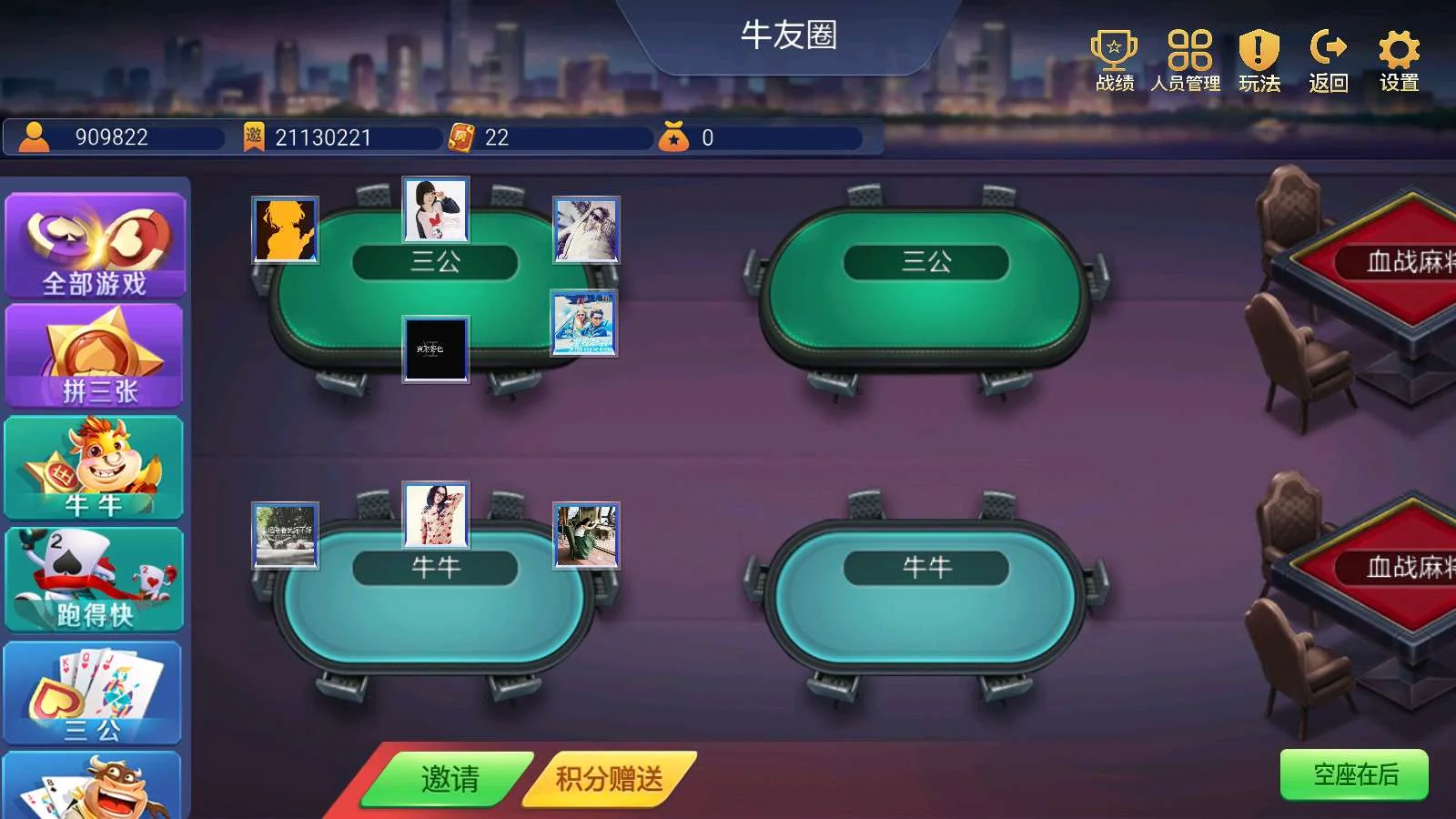The width and height of the screenshot is (1456, 819).
Task: Select the 牛牛 bull game tab
Action: point(94,467)
